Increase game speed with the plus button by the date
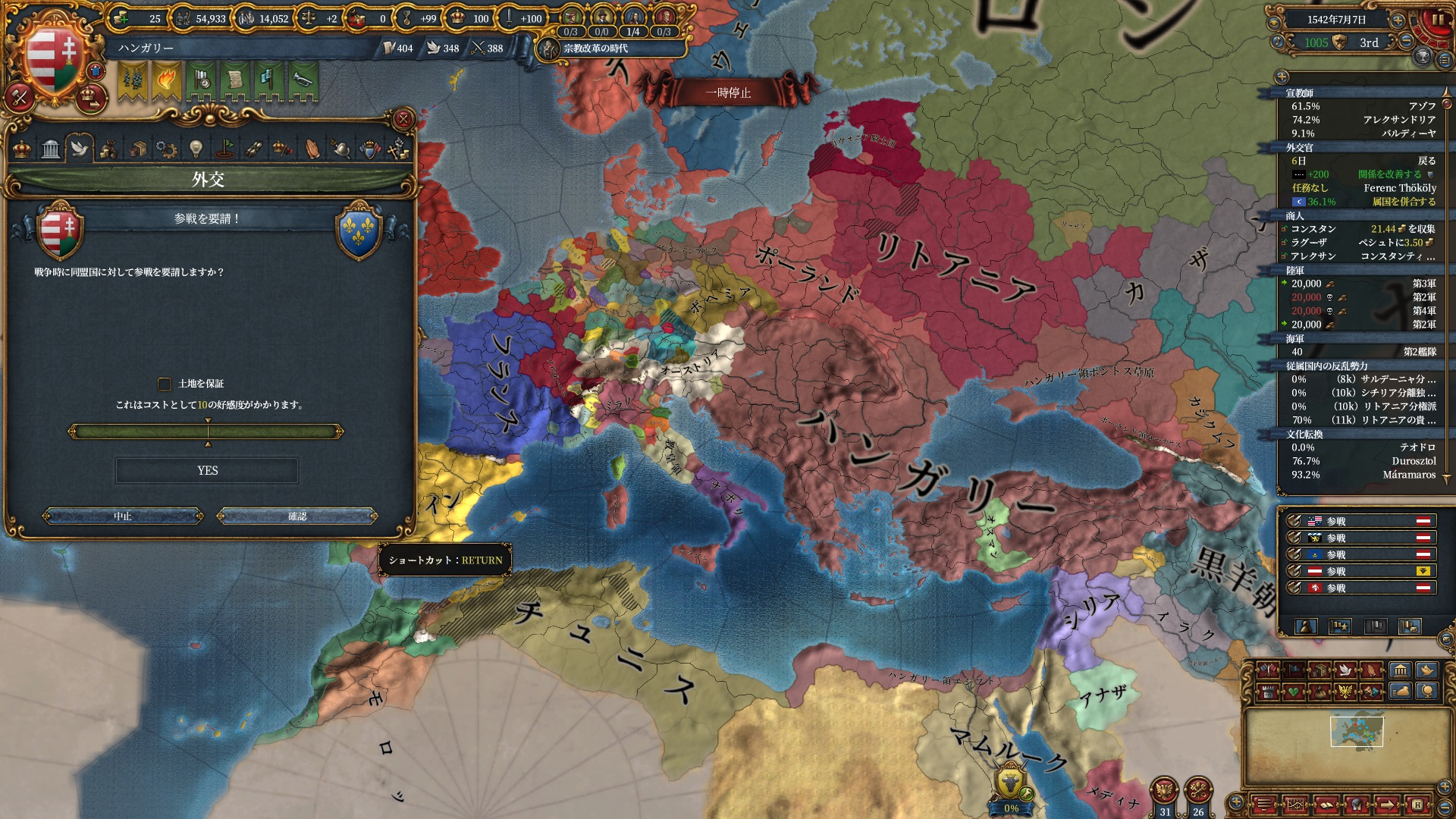 point(1398,20)
